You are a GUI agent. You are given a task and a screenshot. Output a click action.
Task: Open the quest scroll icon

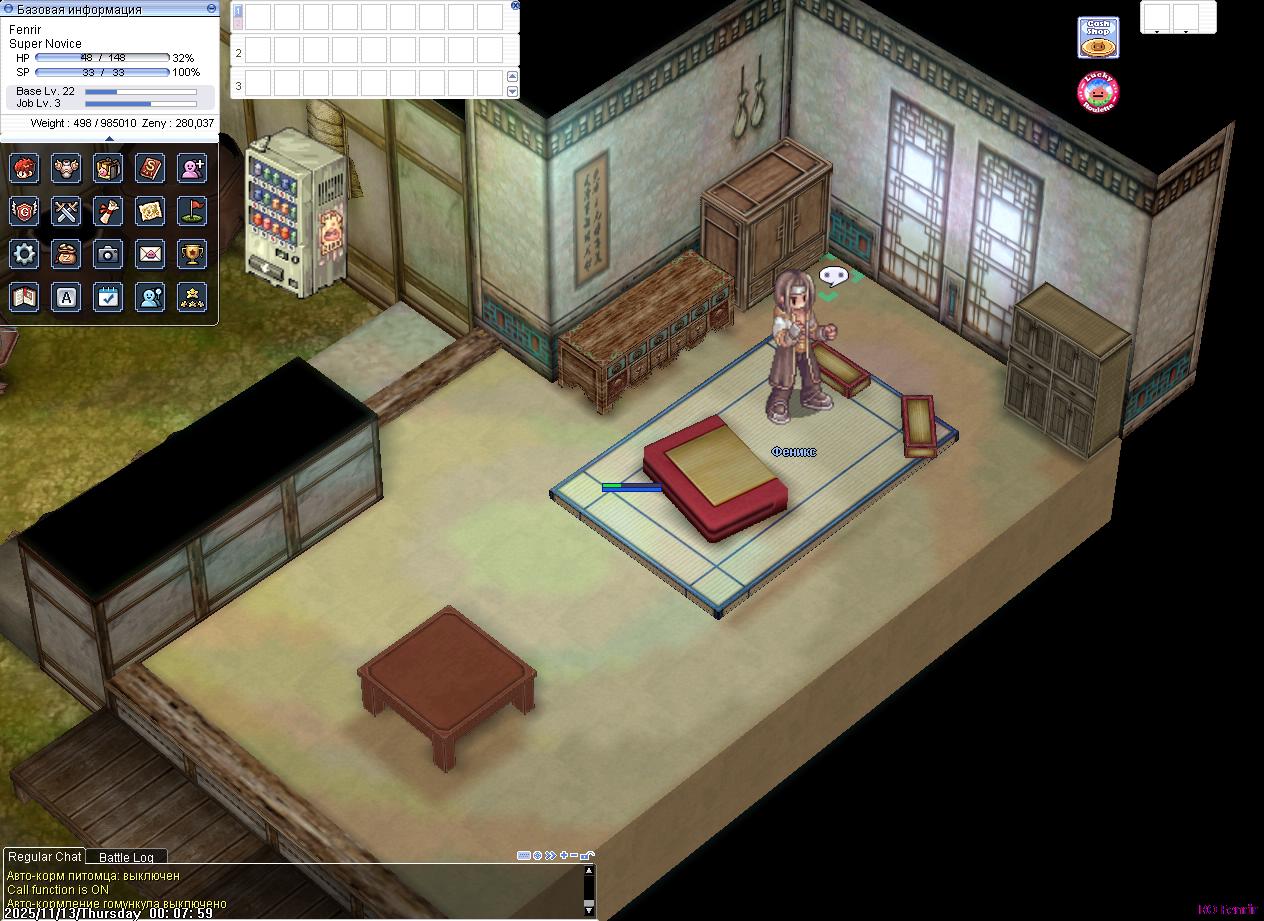(108, 211)
